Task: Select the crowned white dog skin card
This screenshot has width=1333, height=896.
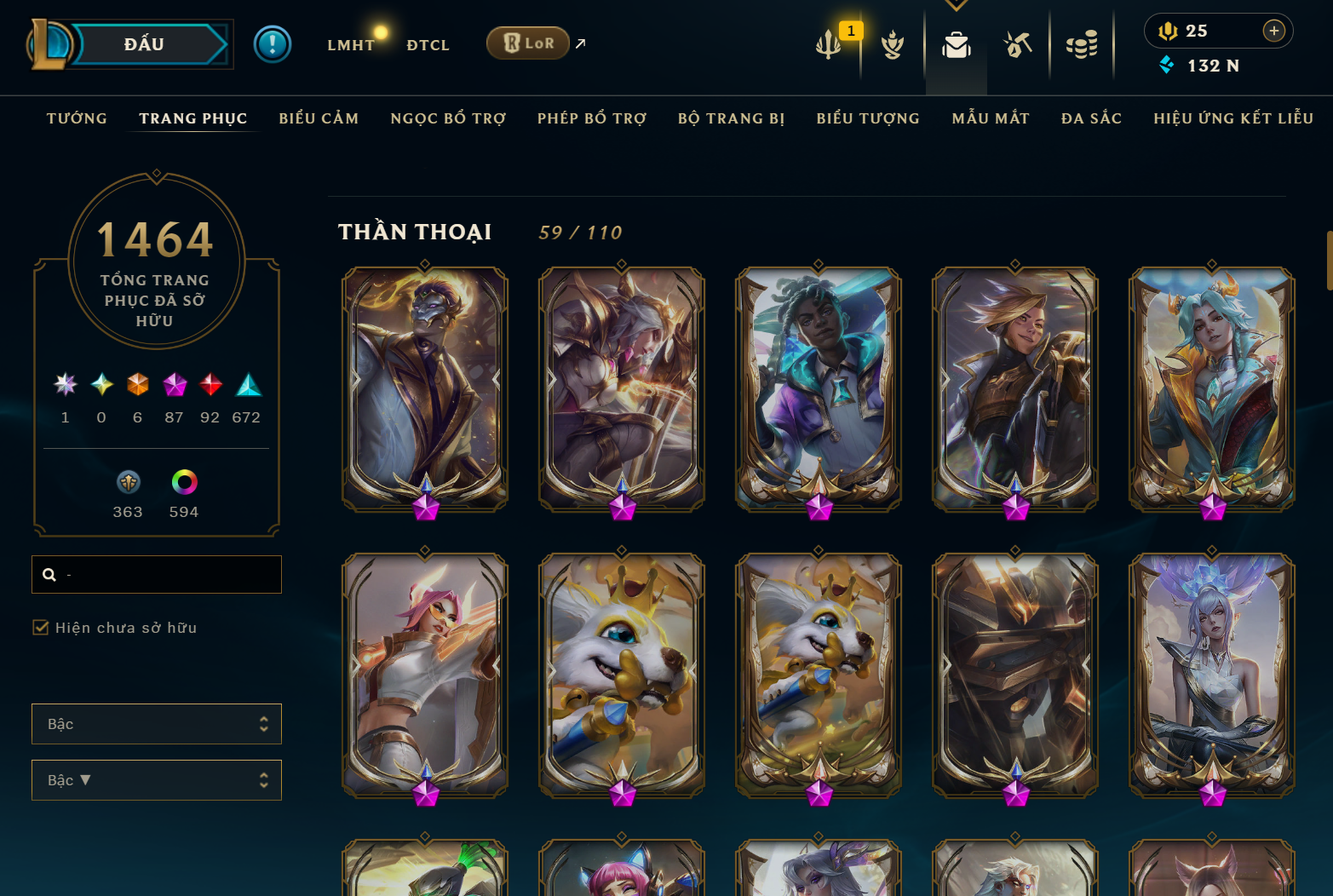Action: tap(622, 675)
